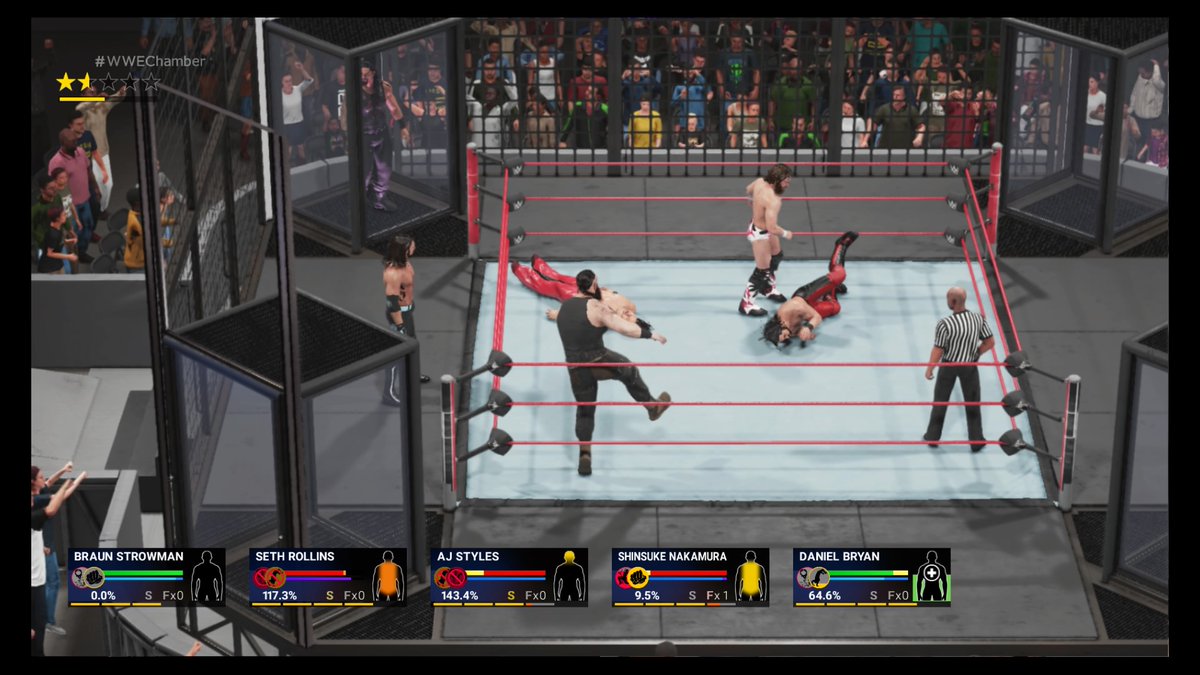Image resolution: width=1200 pixels, height=675 pixels.
Task: Click Braun Strowman's body damage silhouette
Action: [207, 577]
